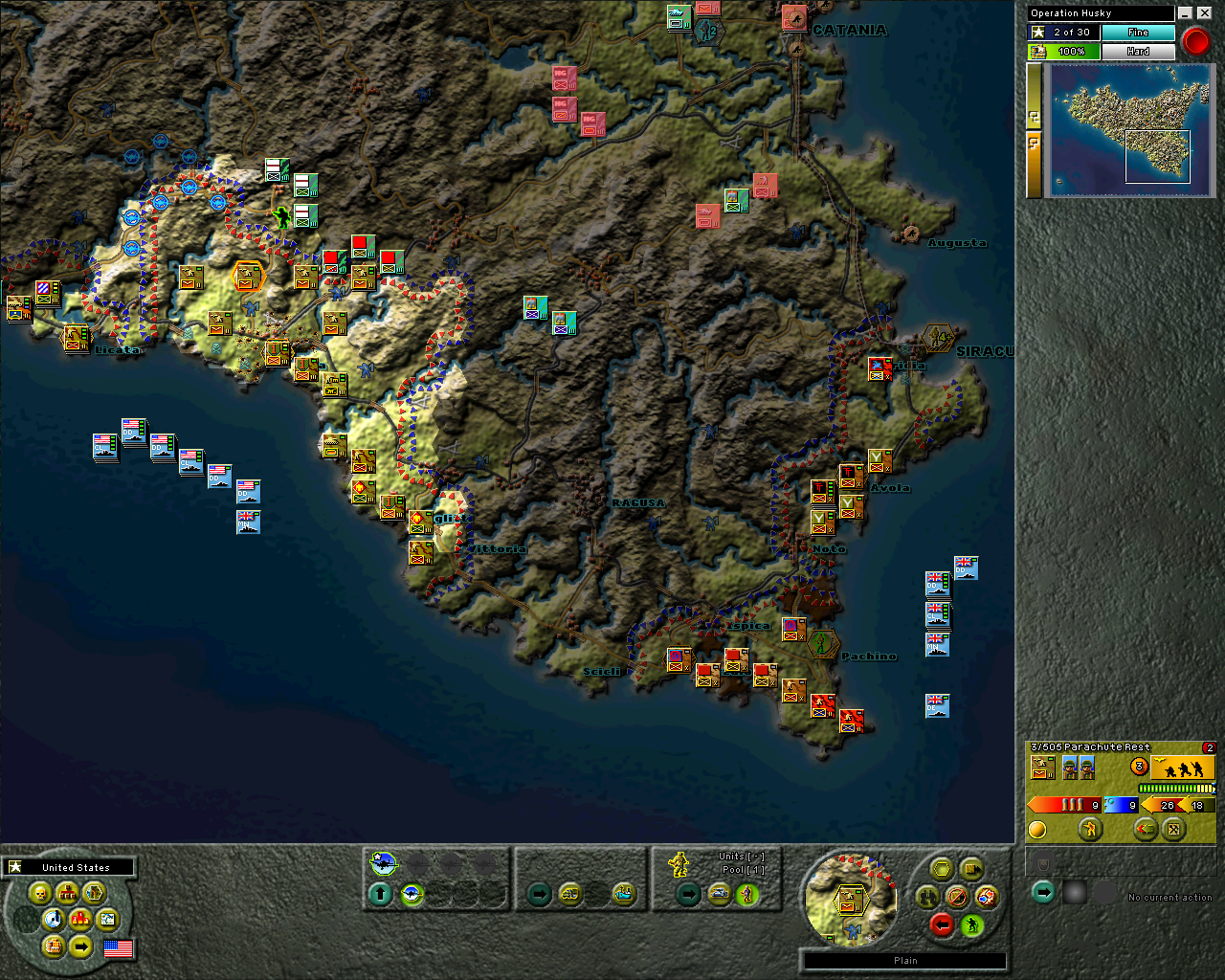
Task: Select the skull casualties icon
Action: (x=41, y=894)
